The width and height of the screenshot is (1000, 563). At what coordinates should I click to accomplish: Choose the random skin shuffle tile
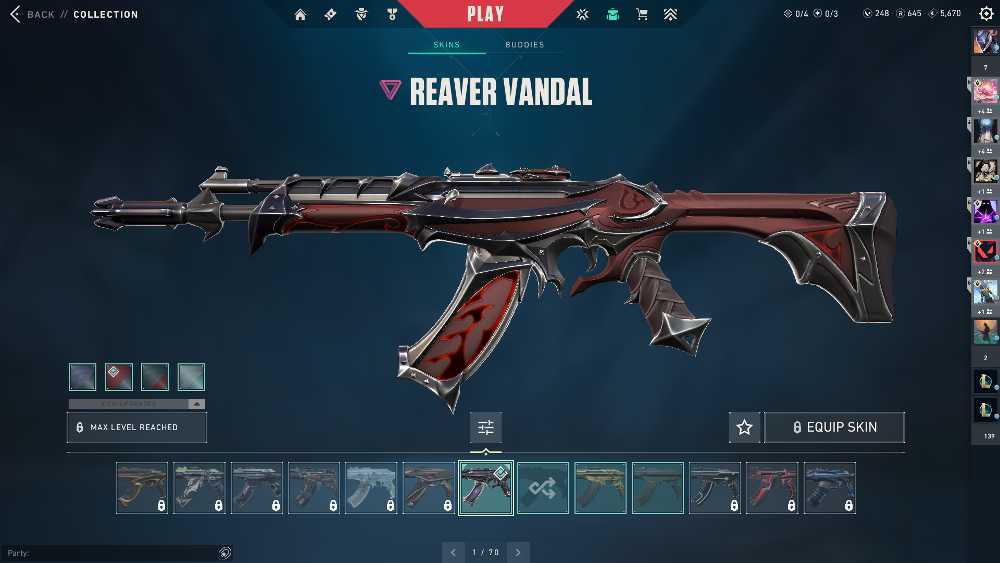point(543,488)
